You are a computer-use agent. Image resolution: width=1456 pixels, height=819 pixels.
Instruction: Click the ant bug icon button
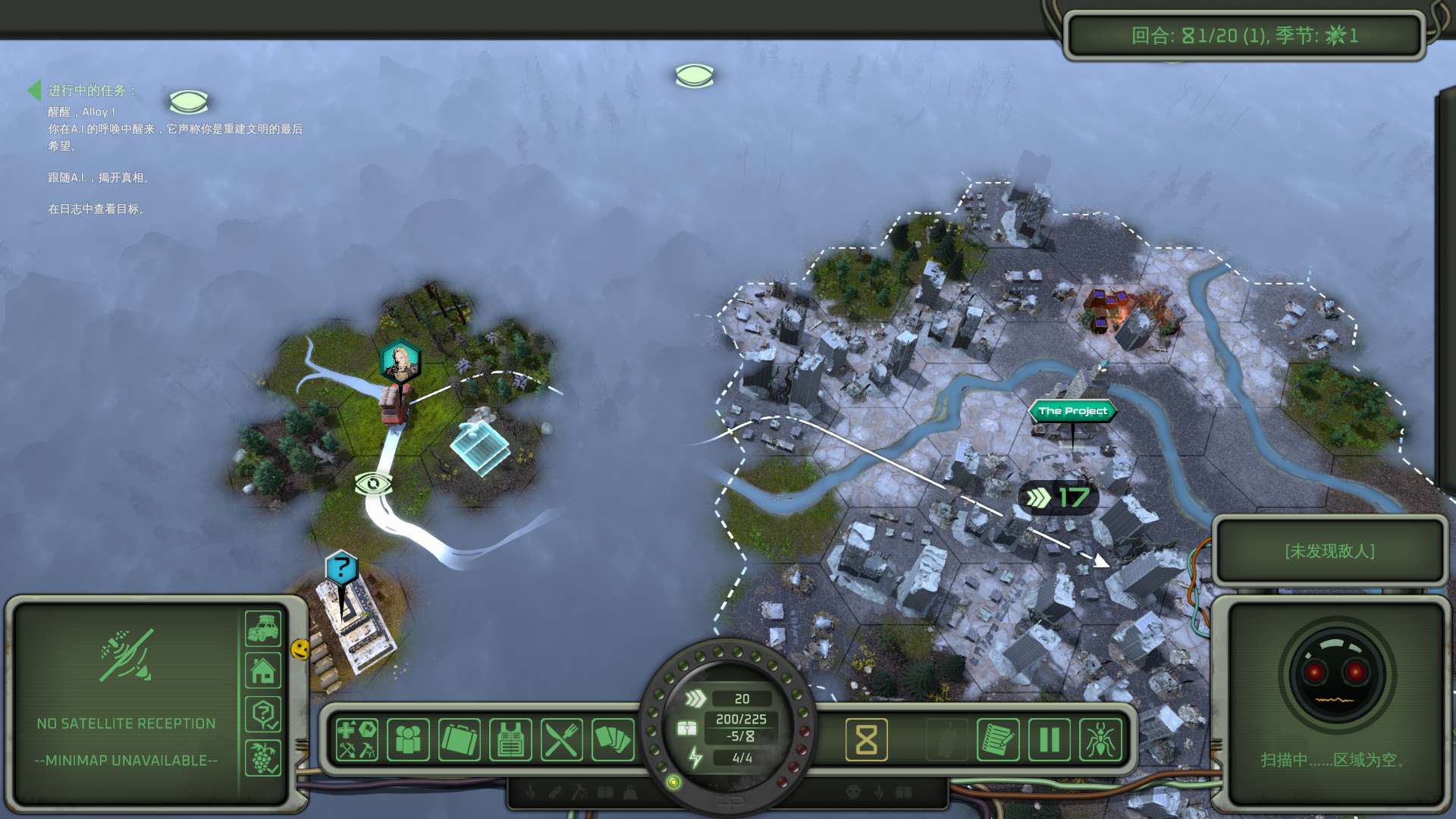pyautogui.click(x=1100, y=739)
